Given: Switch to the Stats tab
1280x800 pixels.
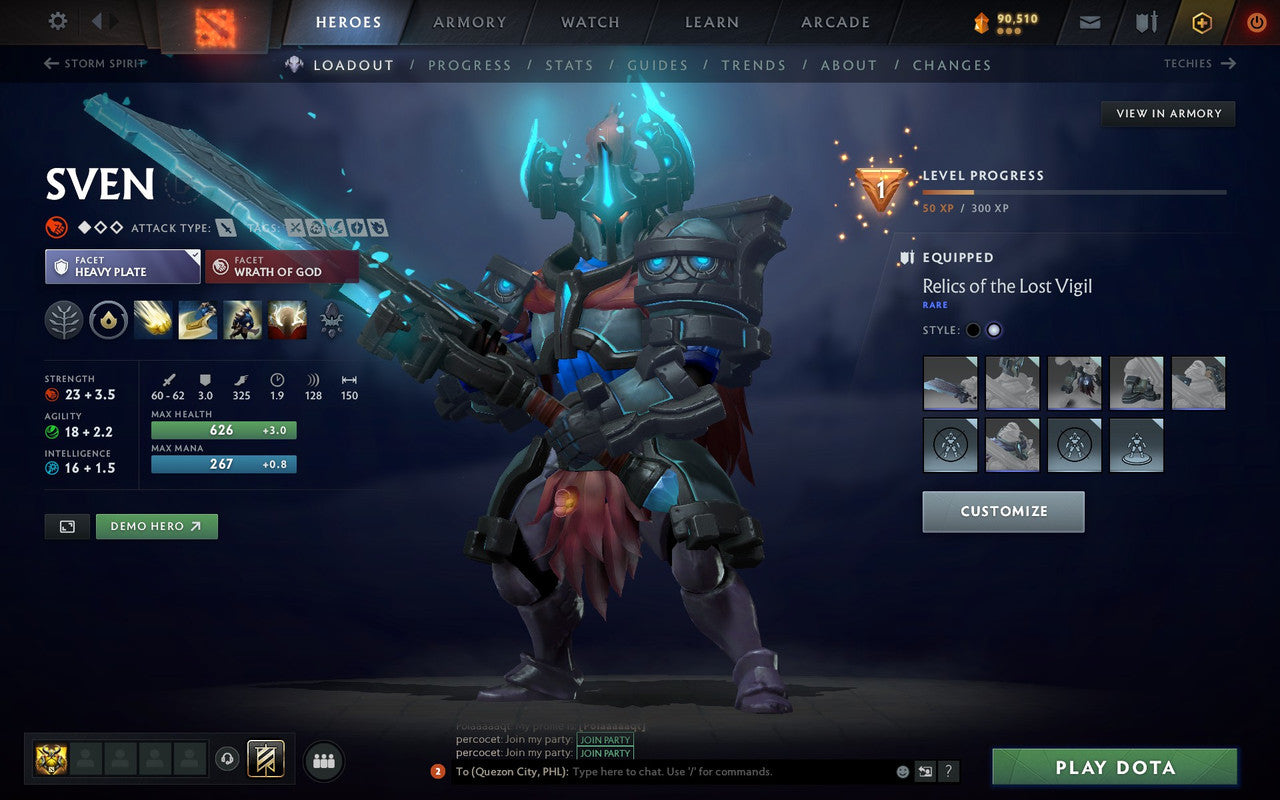Looking at the screenshot, I should tap(569, 65).
